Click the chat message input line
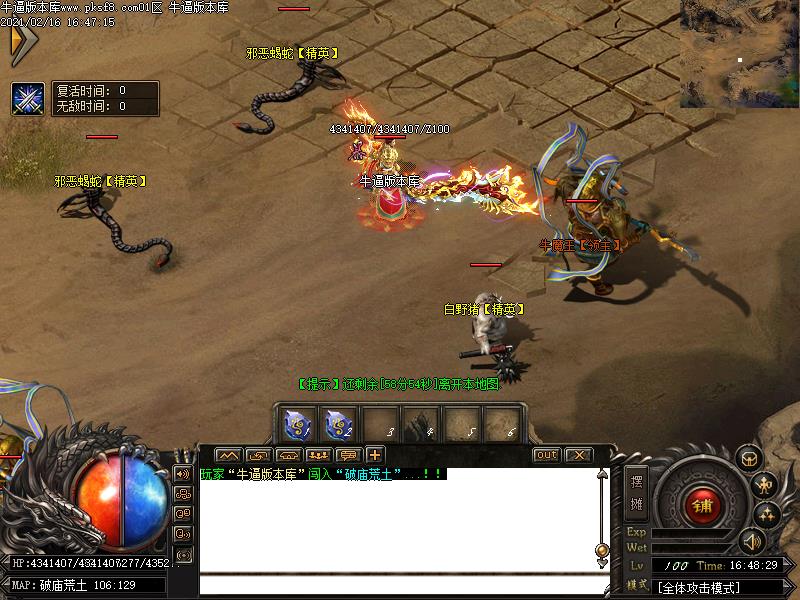800x600 pixels. (x=400, y=586)
